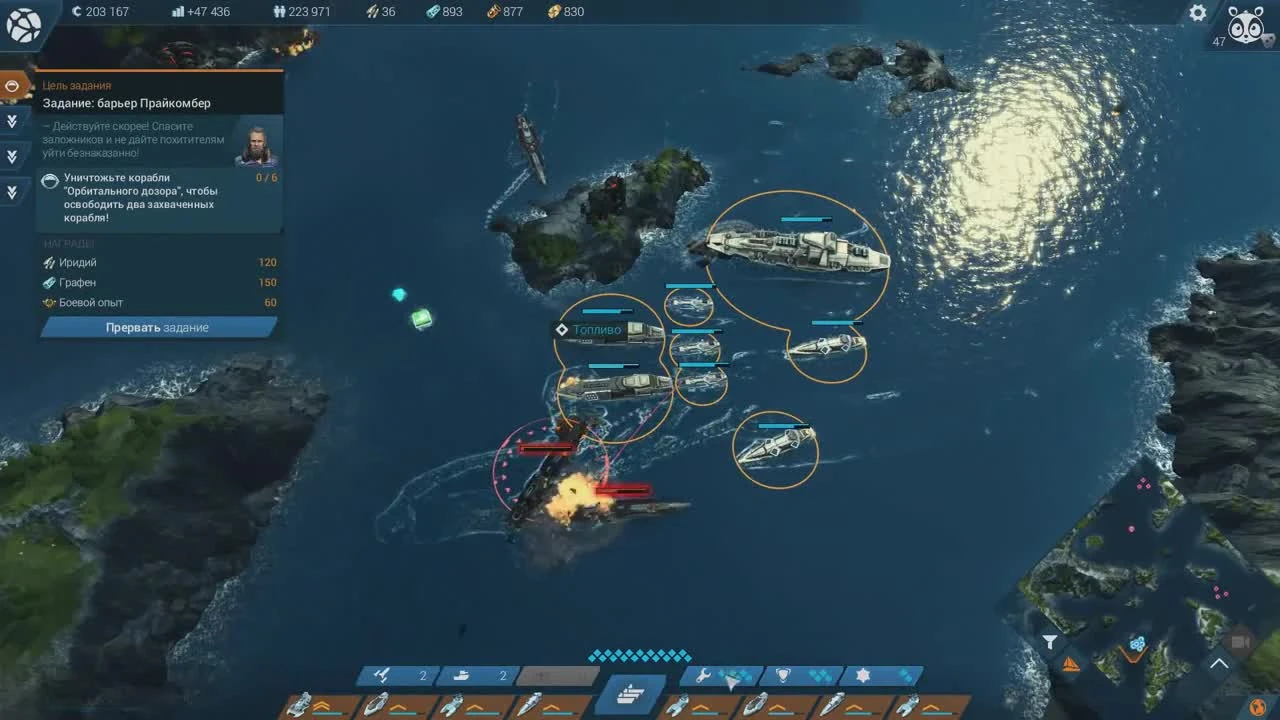Expand the minimap using the chevron arrow
The width and height of the screenshot is (1280, 720).
click(x=1218, y=663)
